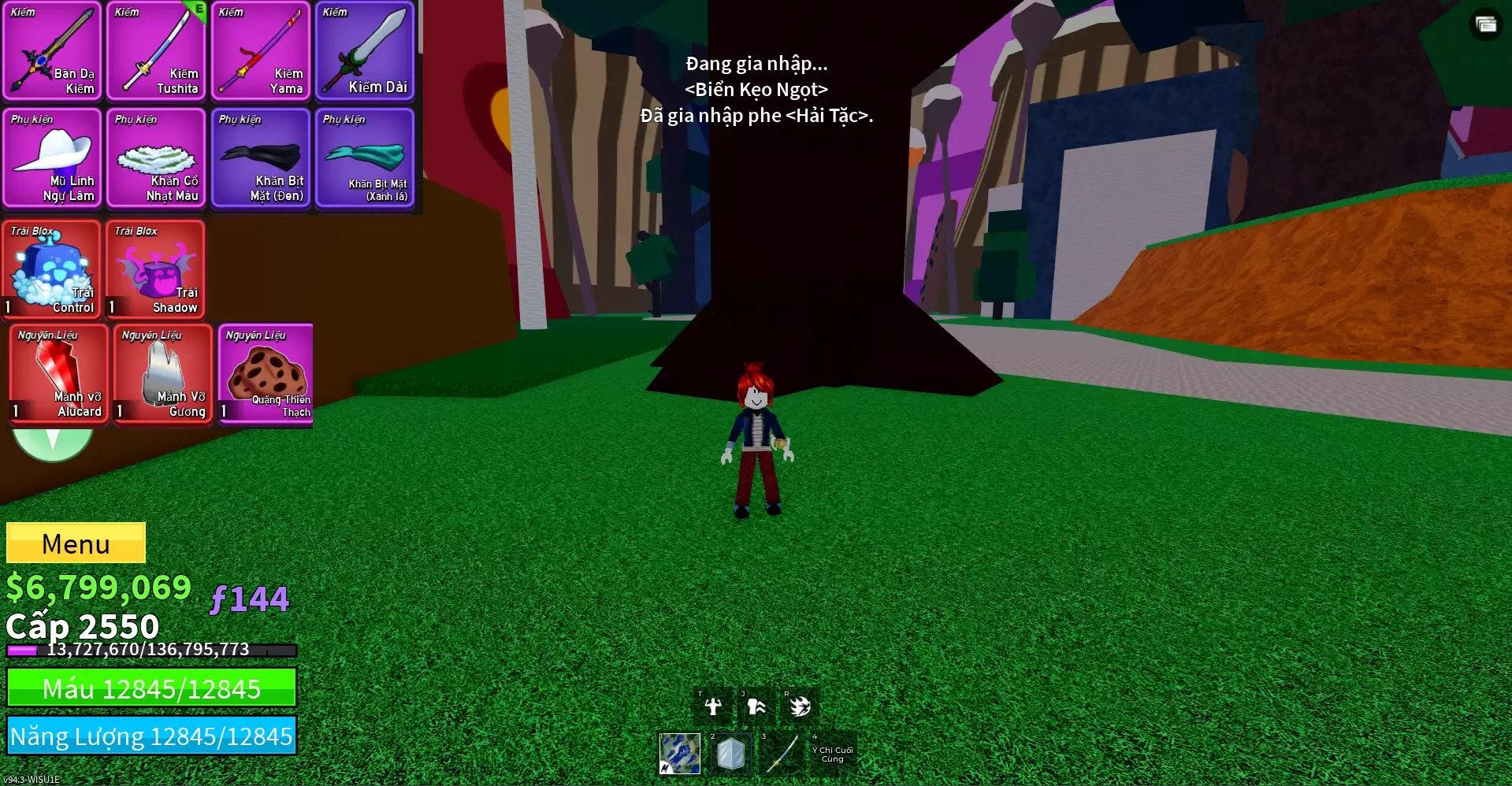Select the Khăn Bịt Mặt (Đen) accessory
Image resolution: width=1512 pixels, height=786 pixels.
pyautogui.click(x=260, y=158)
